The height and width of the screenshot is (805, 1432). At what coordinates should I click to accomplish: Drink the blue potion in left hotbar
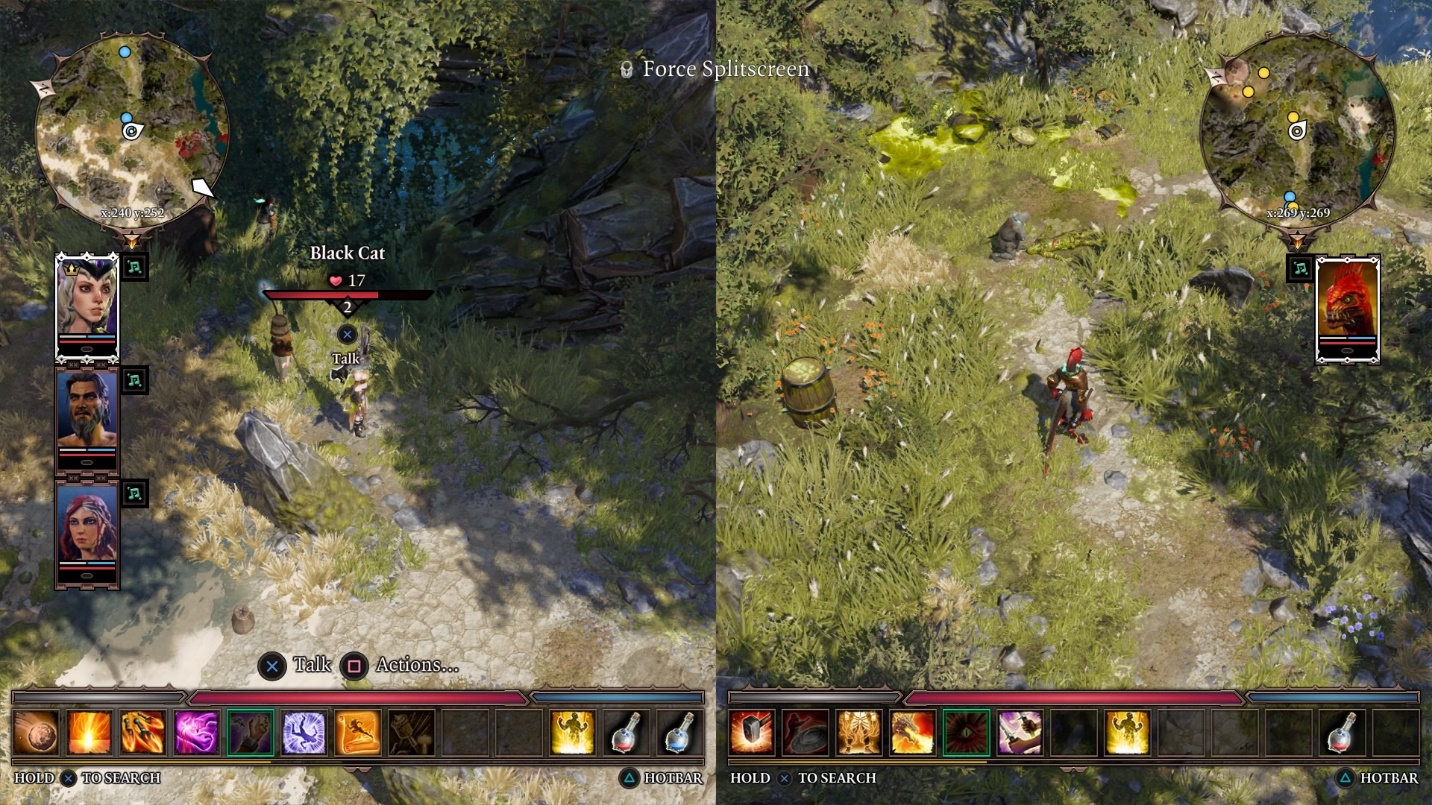click(x=680, y=732)
